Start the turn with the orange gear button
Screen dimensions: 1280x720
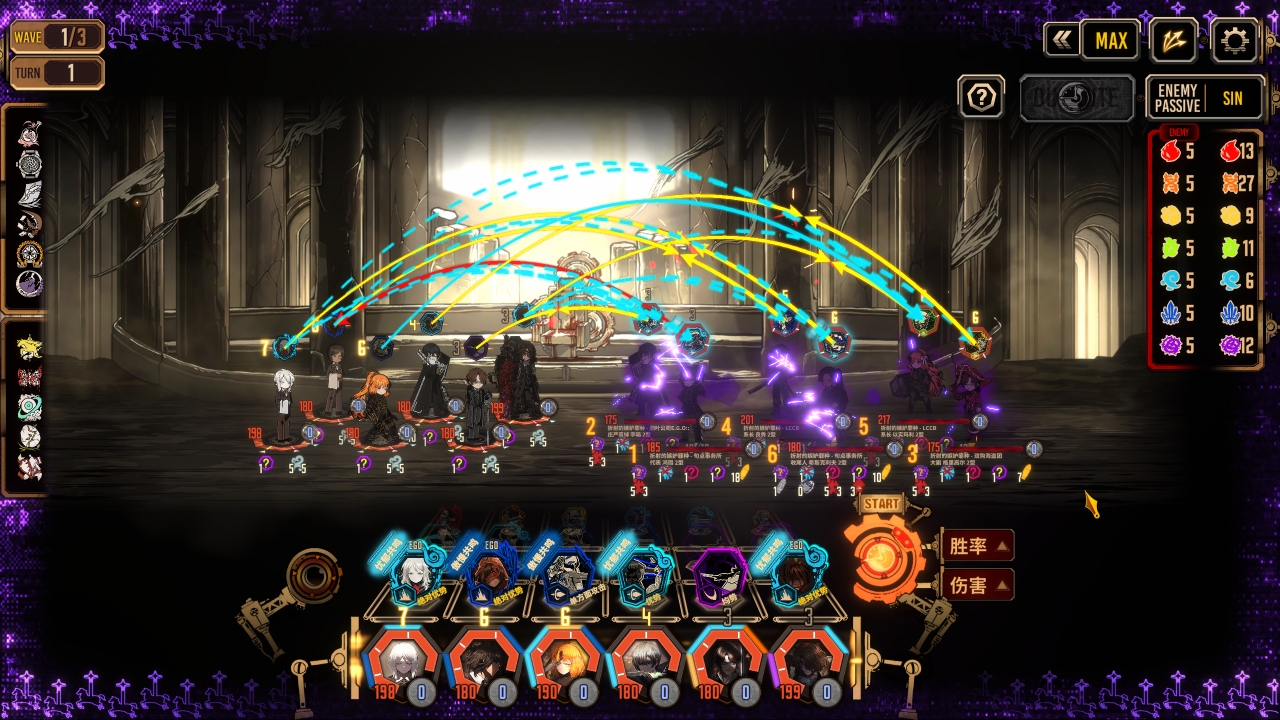coord(882,558)
